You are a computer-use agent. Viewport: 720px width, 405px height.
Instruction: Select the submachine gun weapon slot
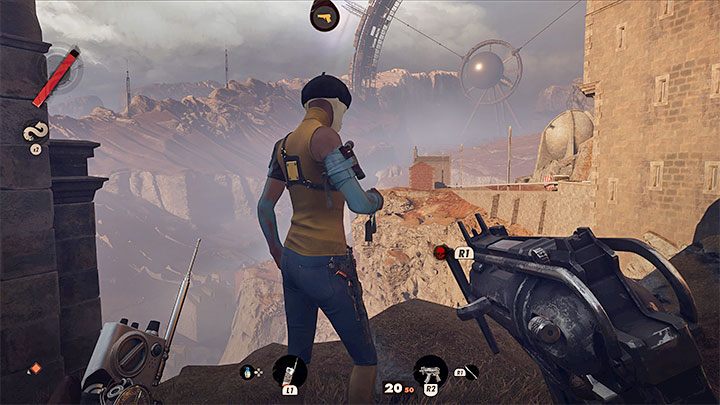(430, 370)
